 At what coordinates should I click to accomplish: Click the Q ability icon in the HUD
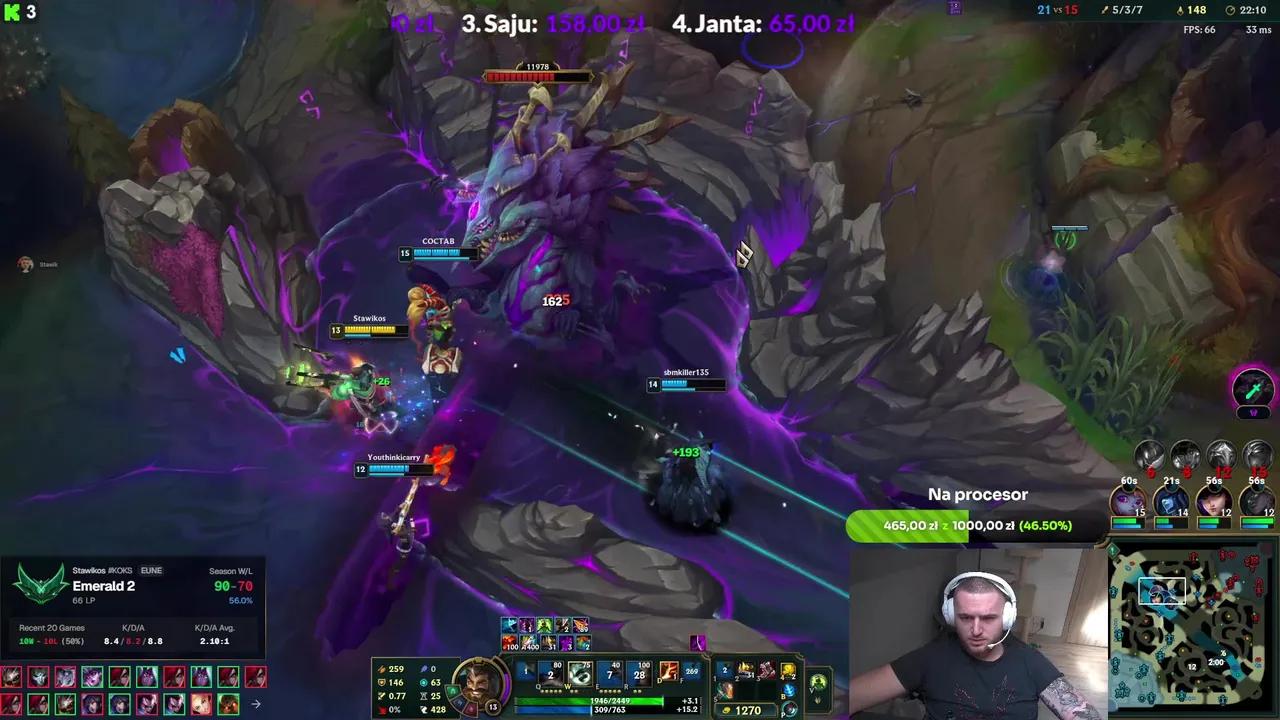click(x=550, y=672)
